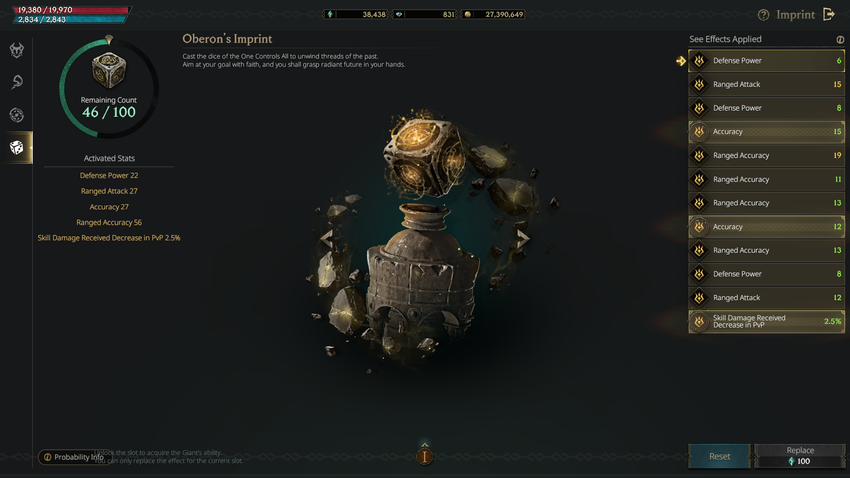Select the Defense Power 6 effect slot
850x478 pixels.
coord(766,61)
